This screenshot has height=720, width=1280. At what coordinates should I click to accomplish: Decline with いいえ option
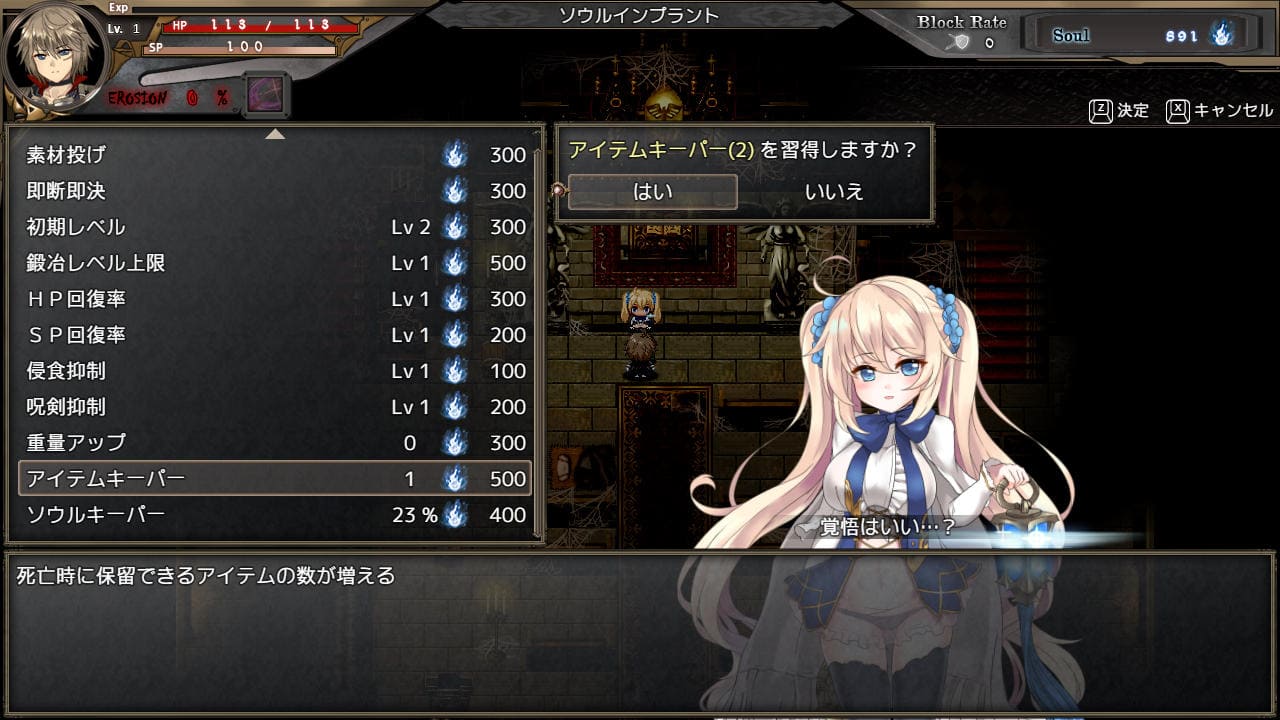[833, 192]
